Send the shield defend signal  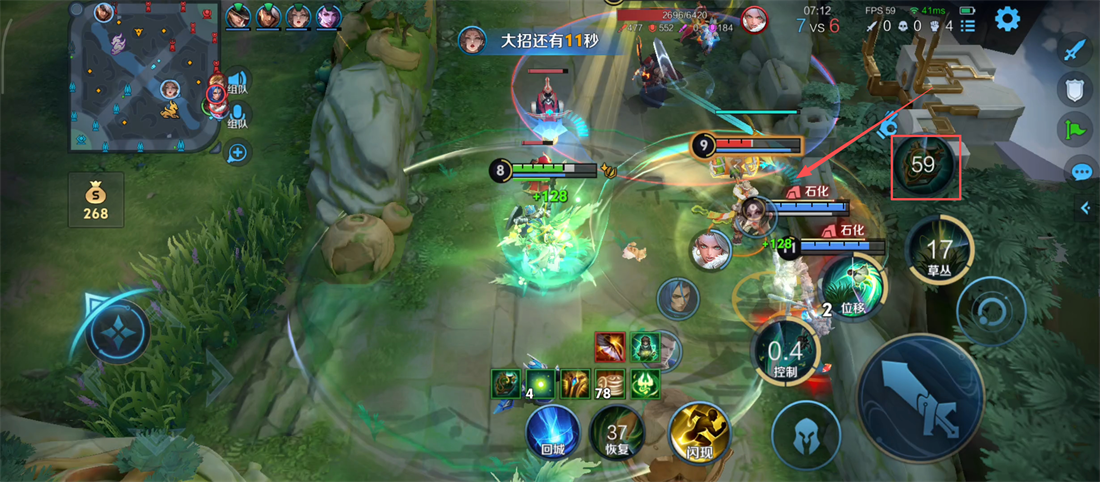(1075, 90)
